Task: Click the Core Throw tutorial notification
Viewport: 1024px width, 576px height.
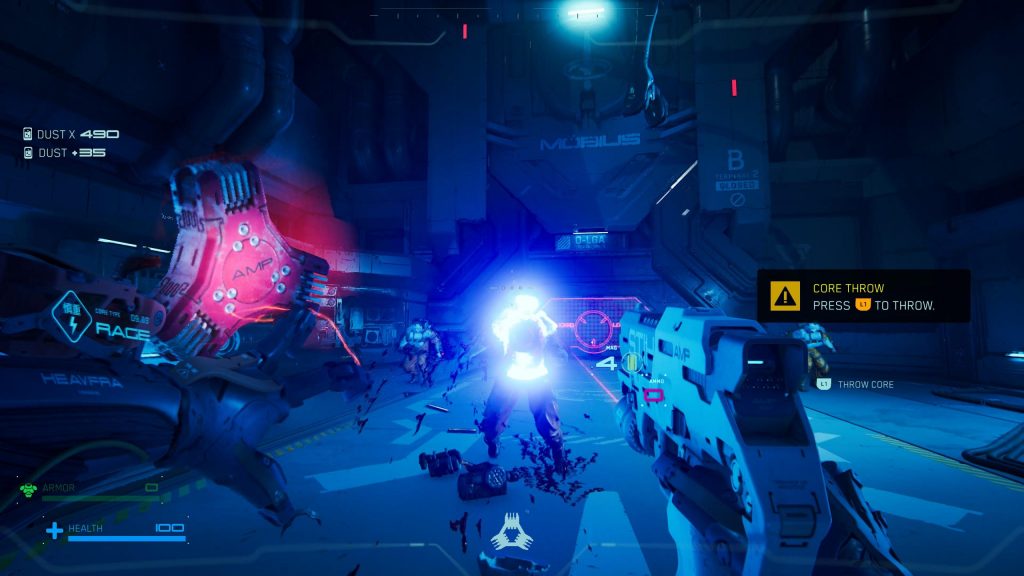Action: click(863, 296)
